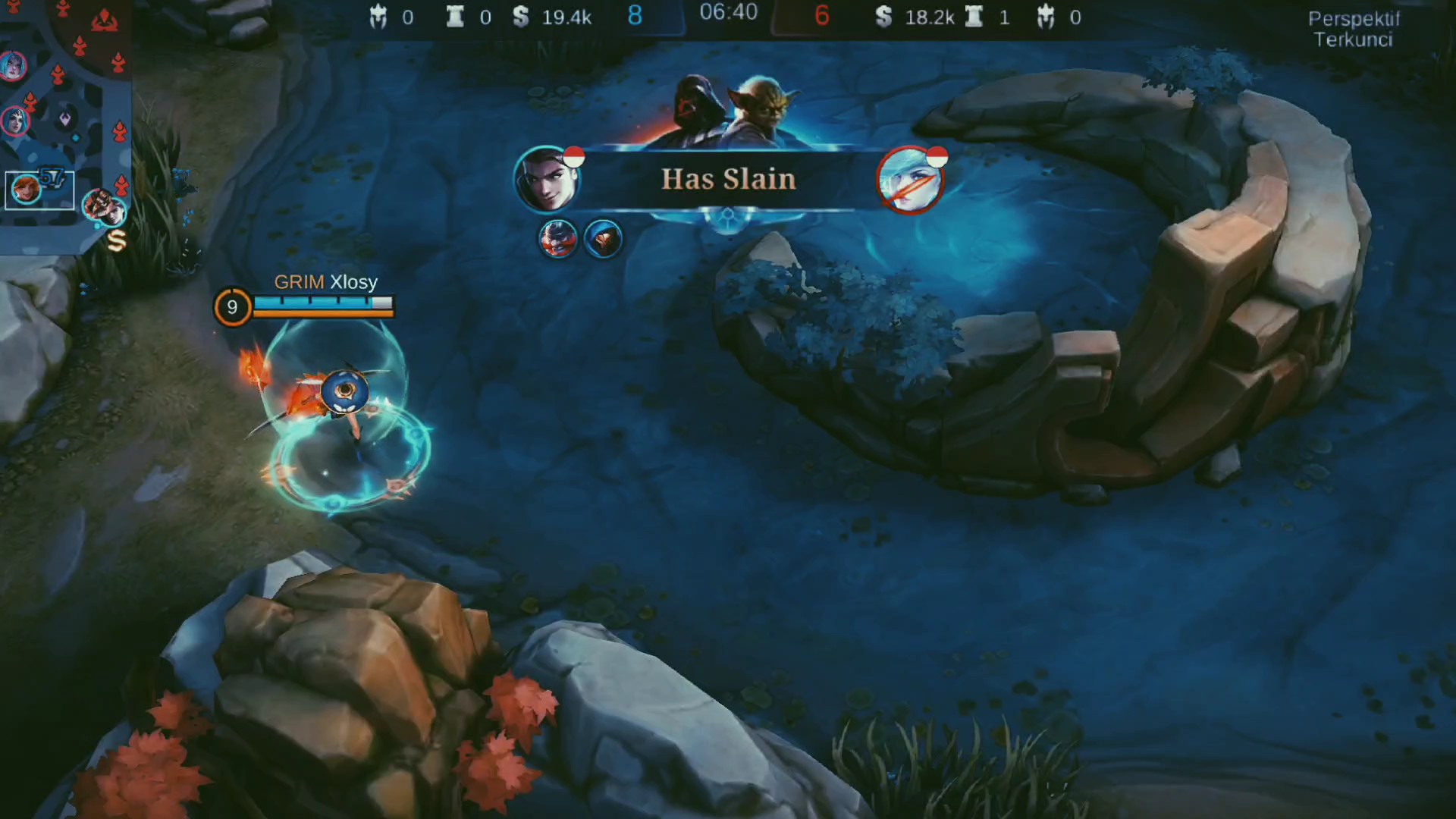Toggle the Perspektif Terkunci camera lock
Screen dimensions: 1456x819
[1354, 29]
